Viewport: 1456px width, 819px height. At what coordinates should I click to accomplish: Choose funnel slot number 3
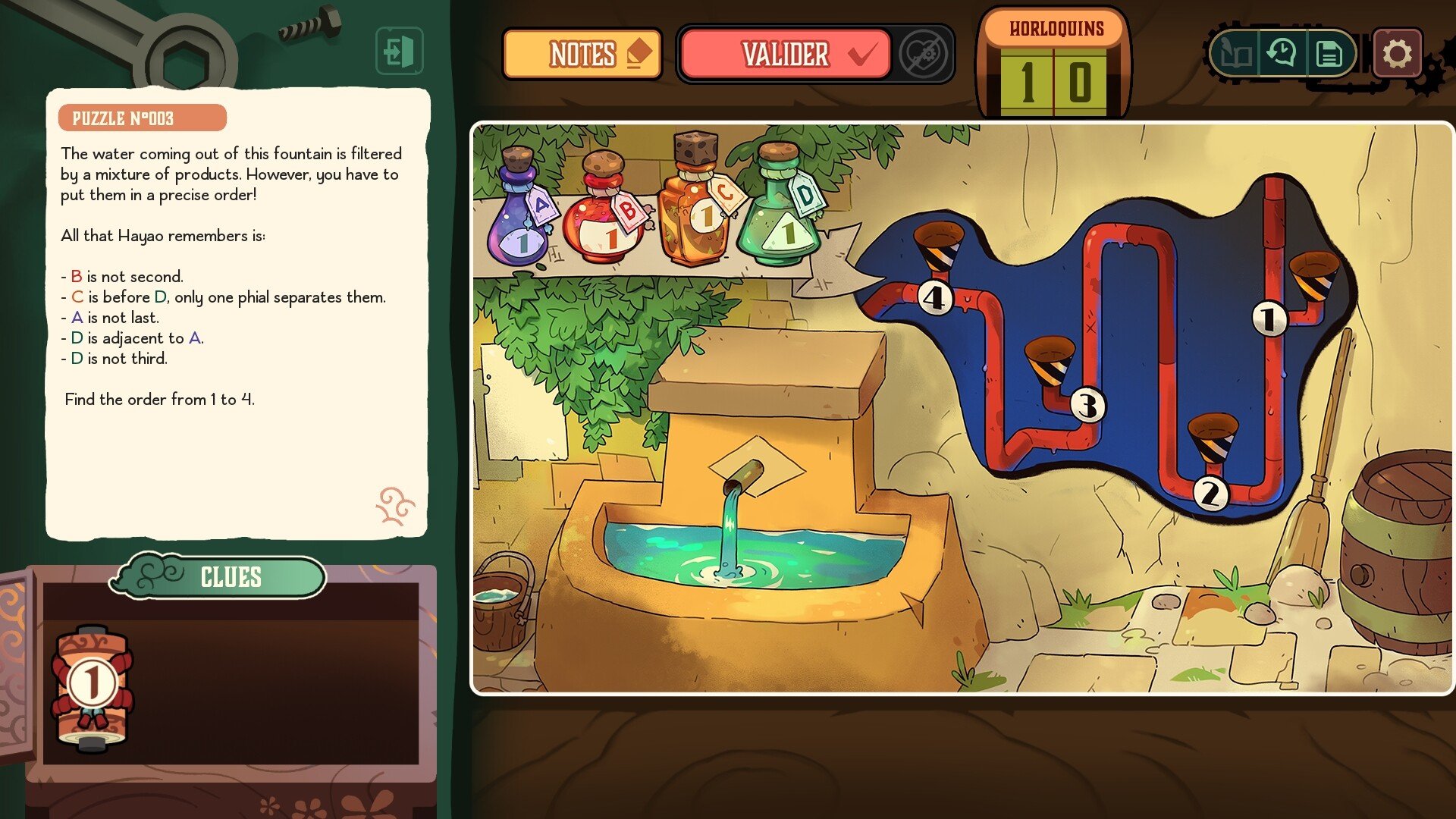pyautogui.click(x=1050, y=362)
